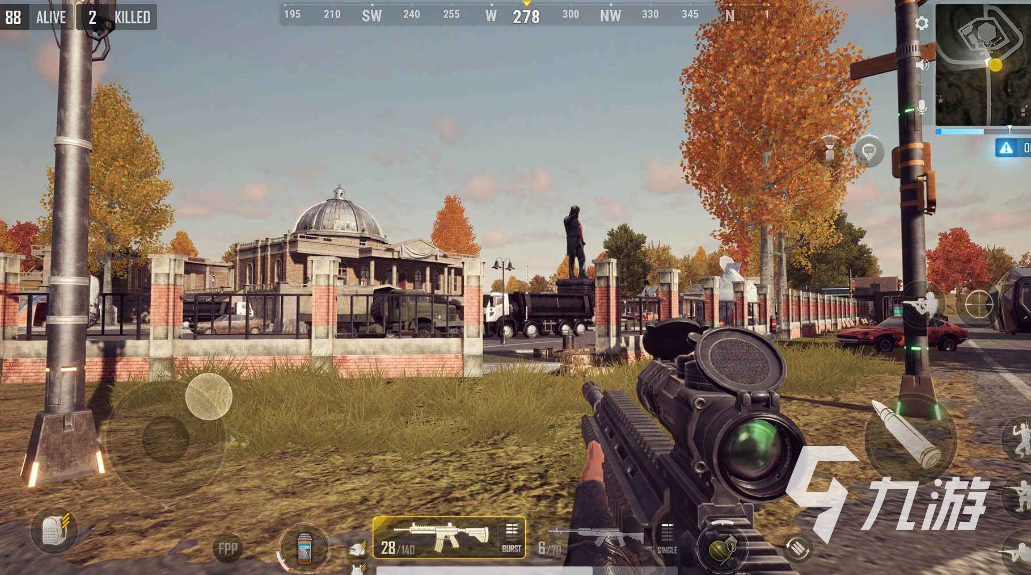Expand the minimap
This screenshot has width=1031, height=575.
pos(982,63)
